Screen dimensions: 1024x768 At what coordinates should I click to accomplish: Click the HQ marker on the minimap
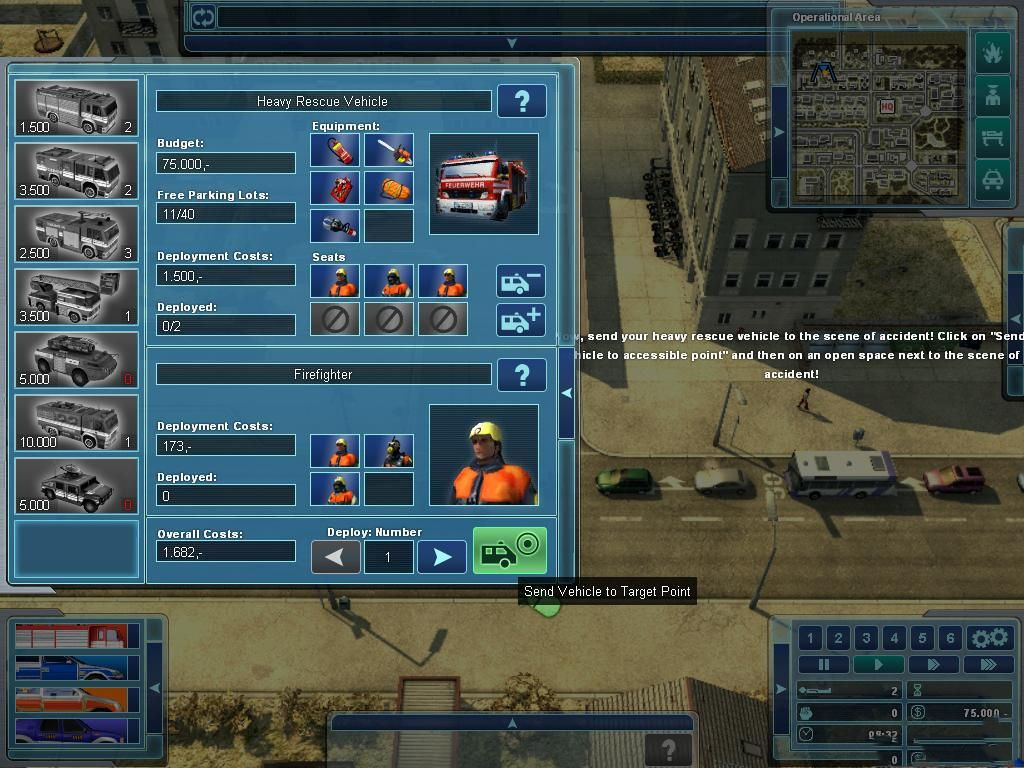887,106
